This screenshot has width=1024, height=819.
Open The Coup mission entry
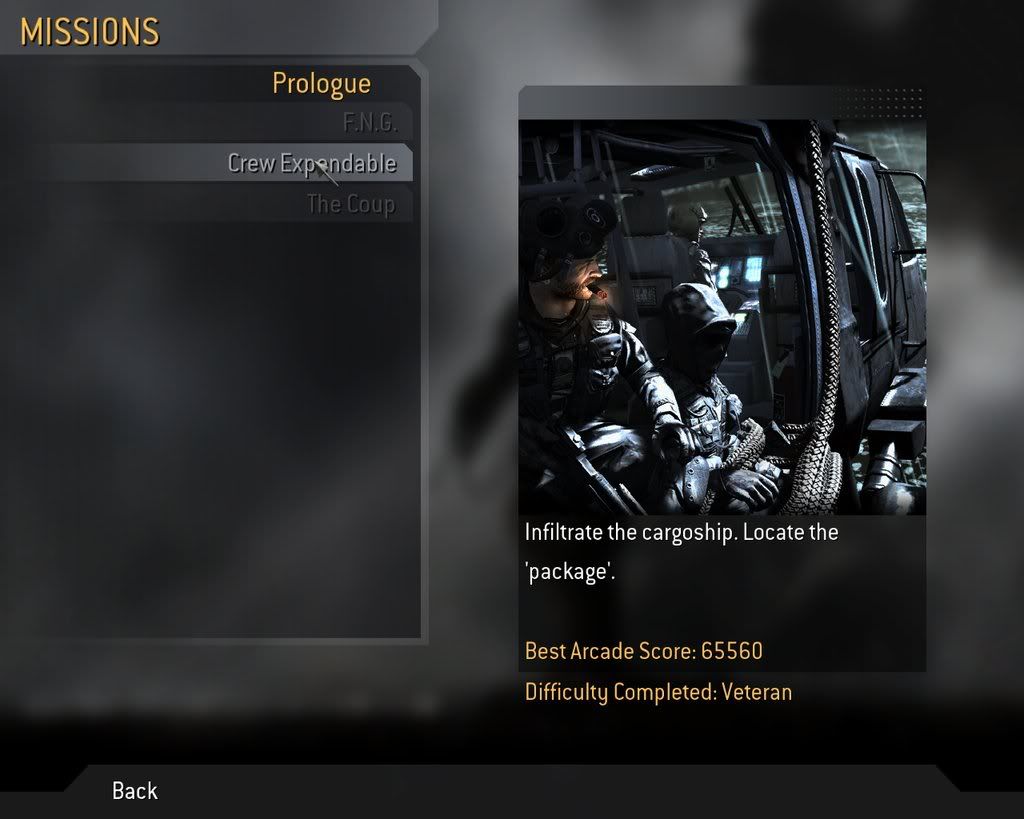coord(350,204)
